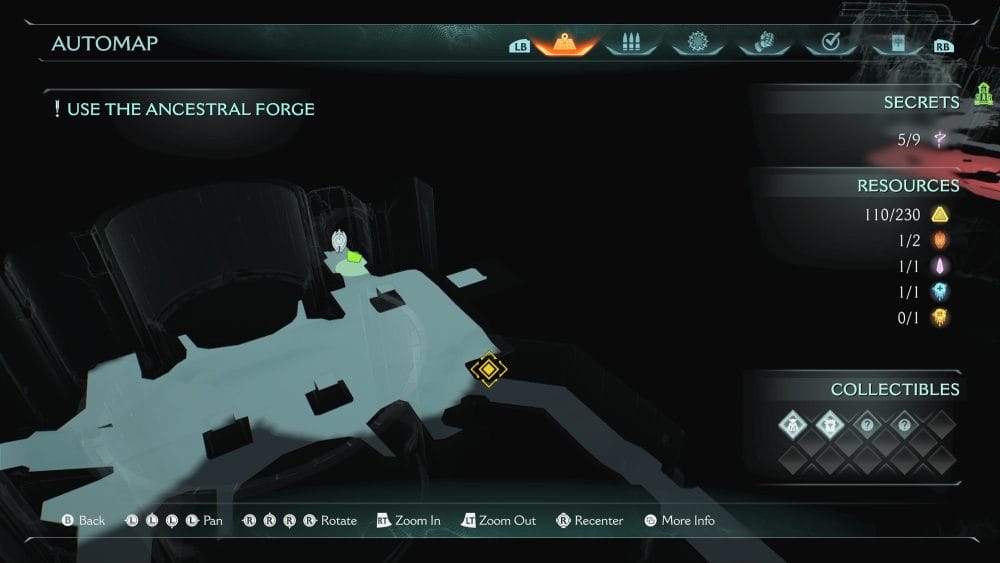This screenshot has height=563, width=1000.
Task: Open the weapons tab with bullet icon
Action: (x=630, y=43)
